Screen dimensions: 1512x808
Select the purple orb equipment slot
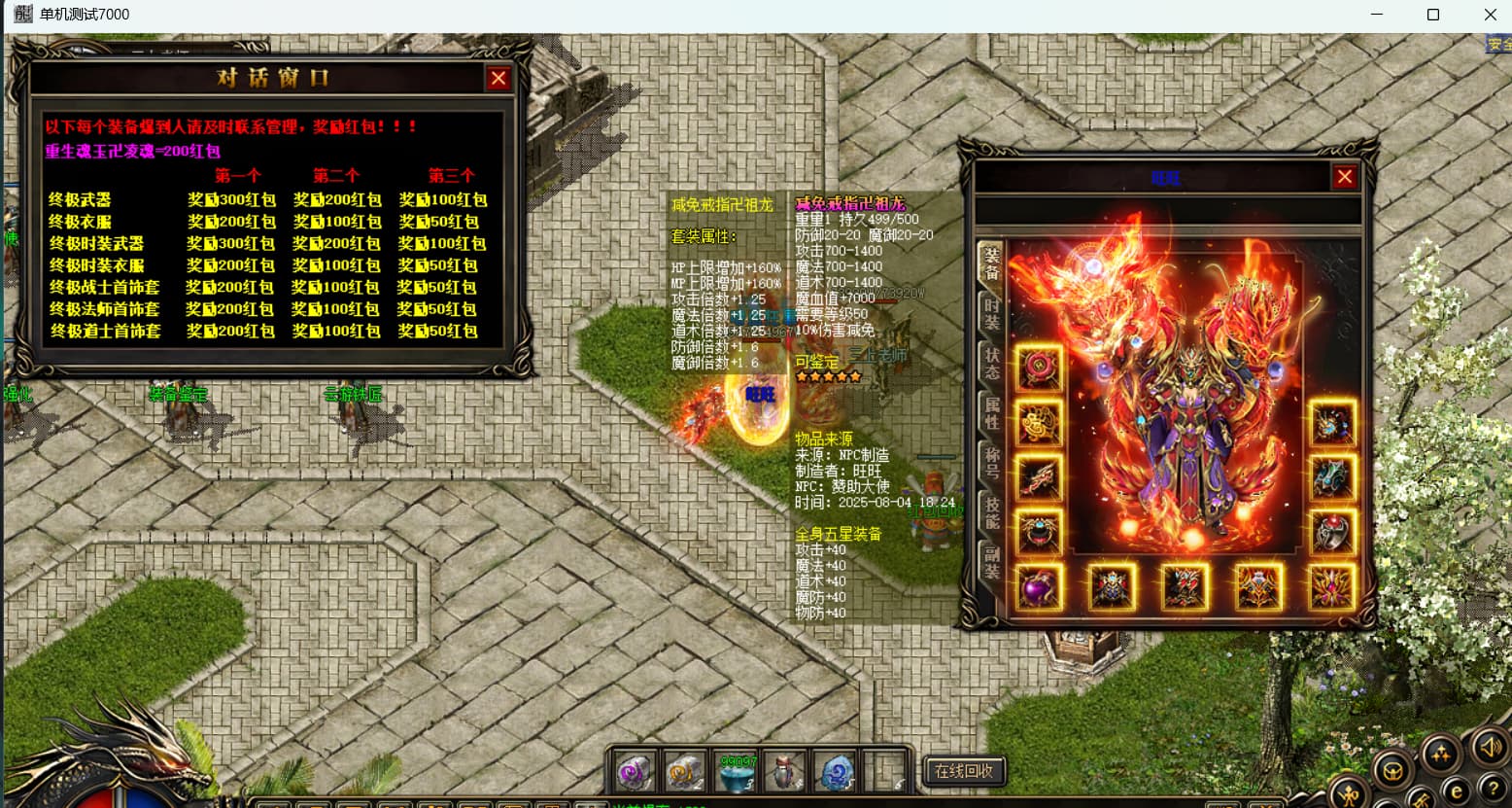tap(1038, 588)
